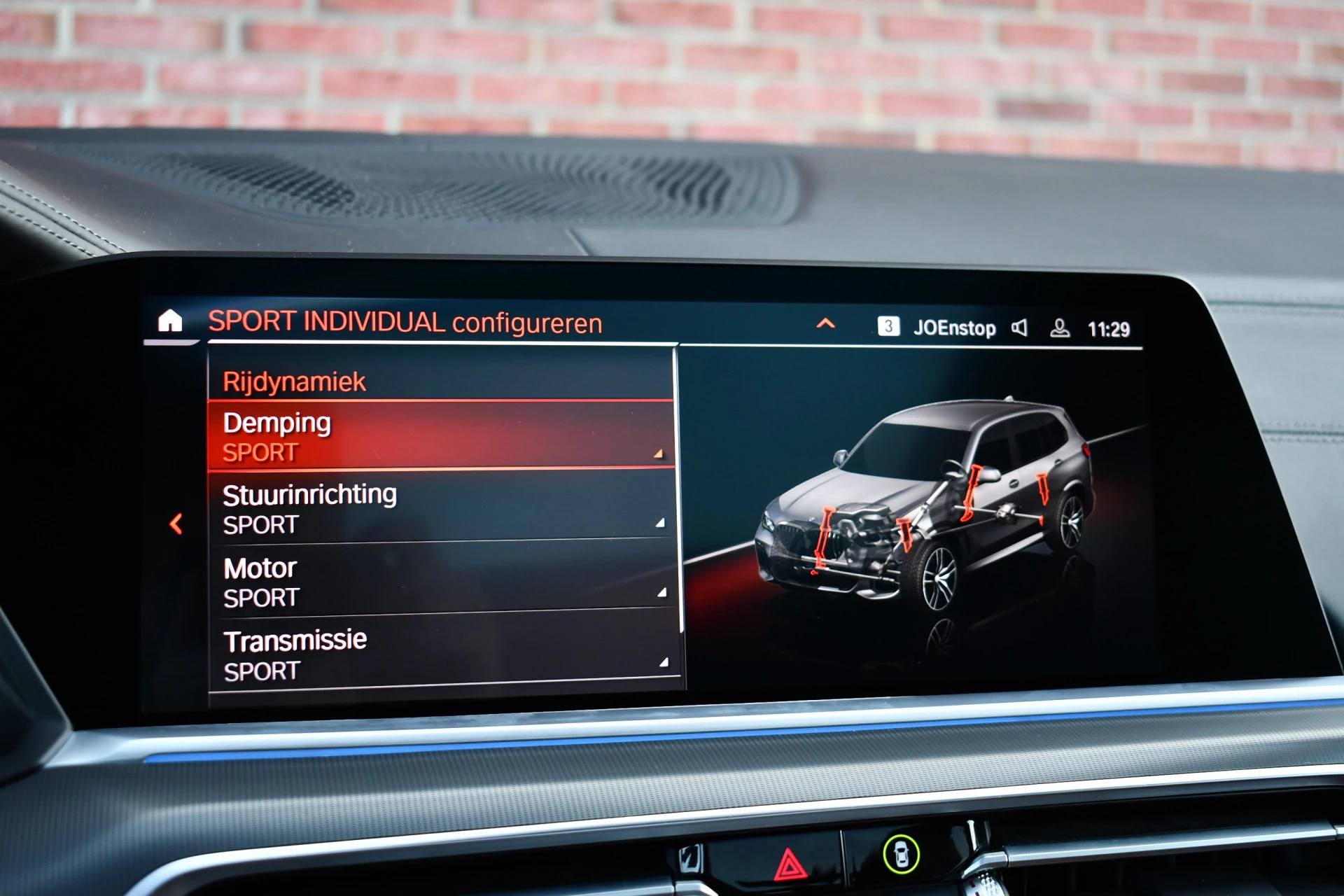The image size is (1344, 896).
Task: Tap the speaker icon in the status bar
Action: 1022,327
